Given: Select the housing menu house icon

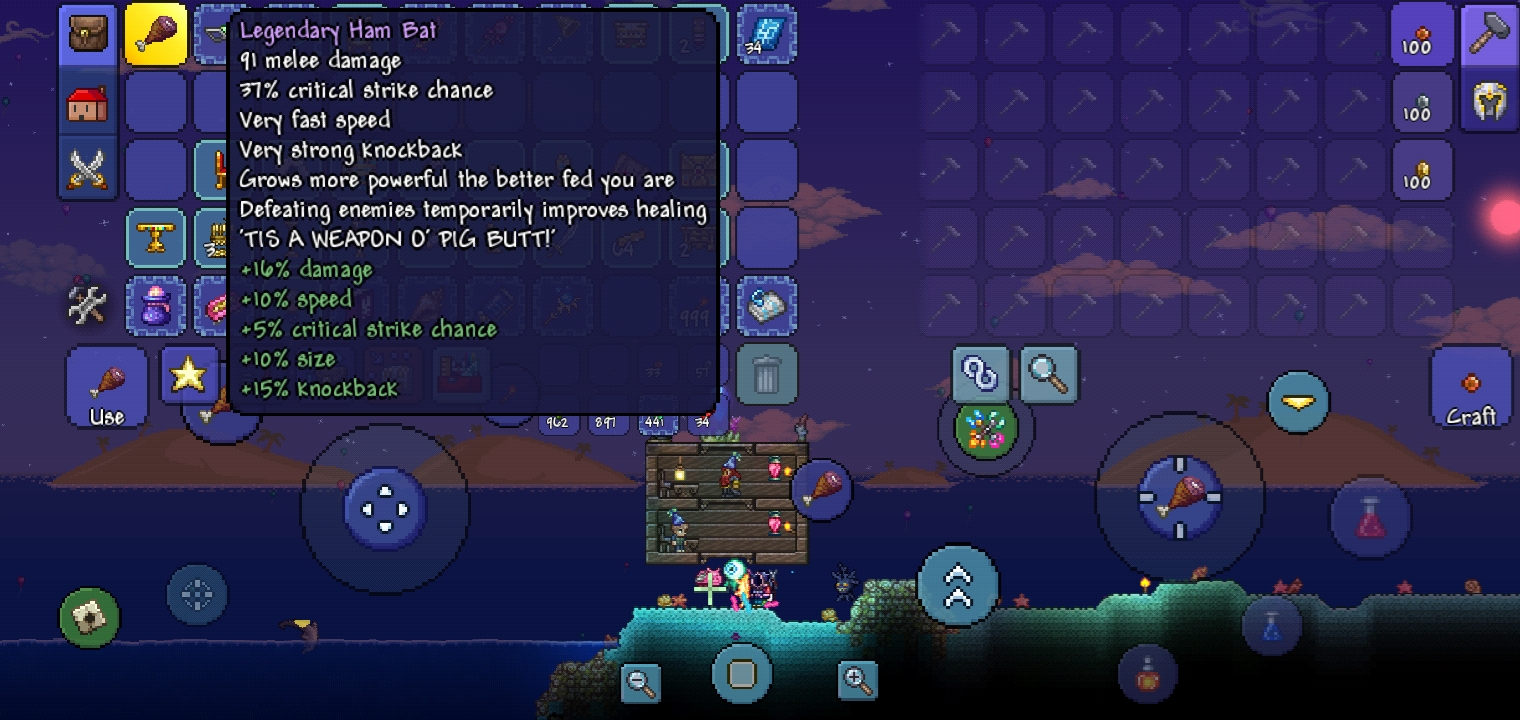Looking at the screenshot, I should 88,103.
